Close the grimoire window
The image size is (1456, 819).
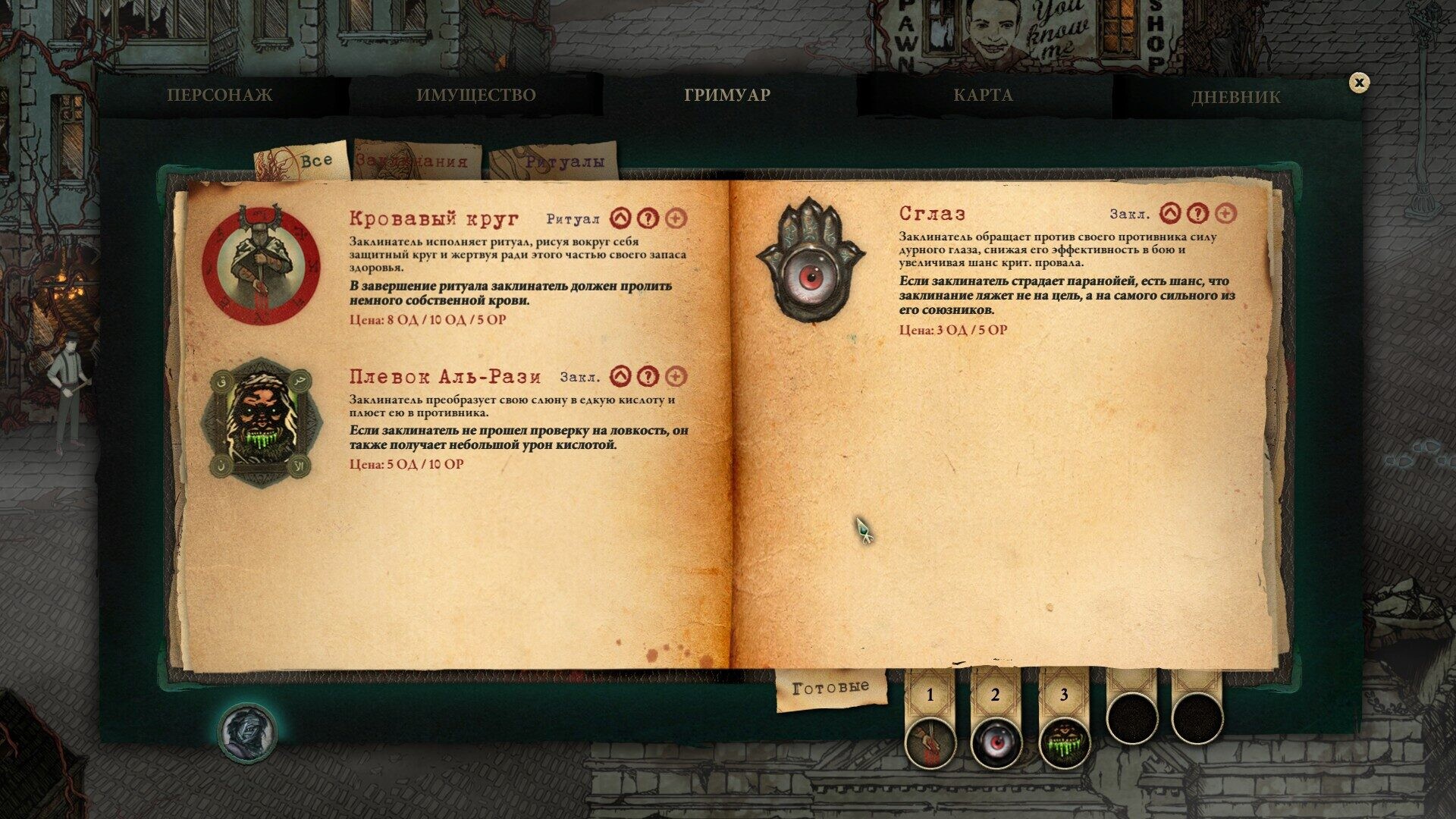[1359, 83]
